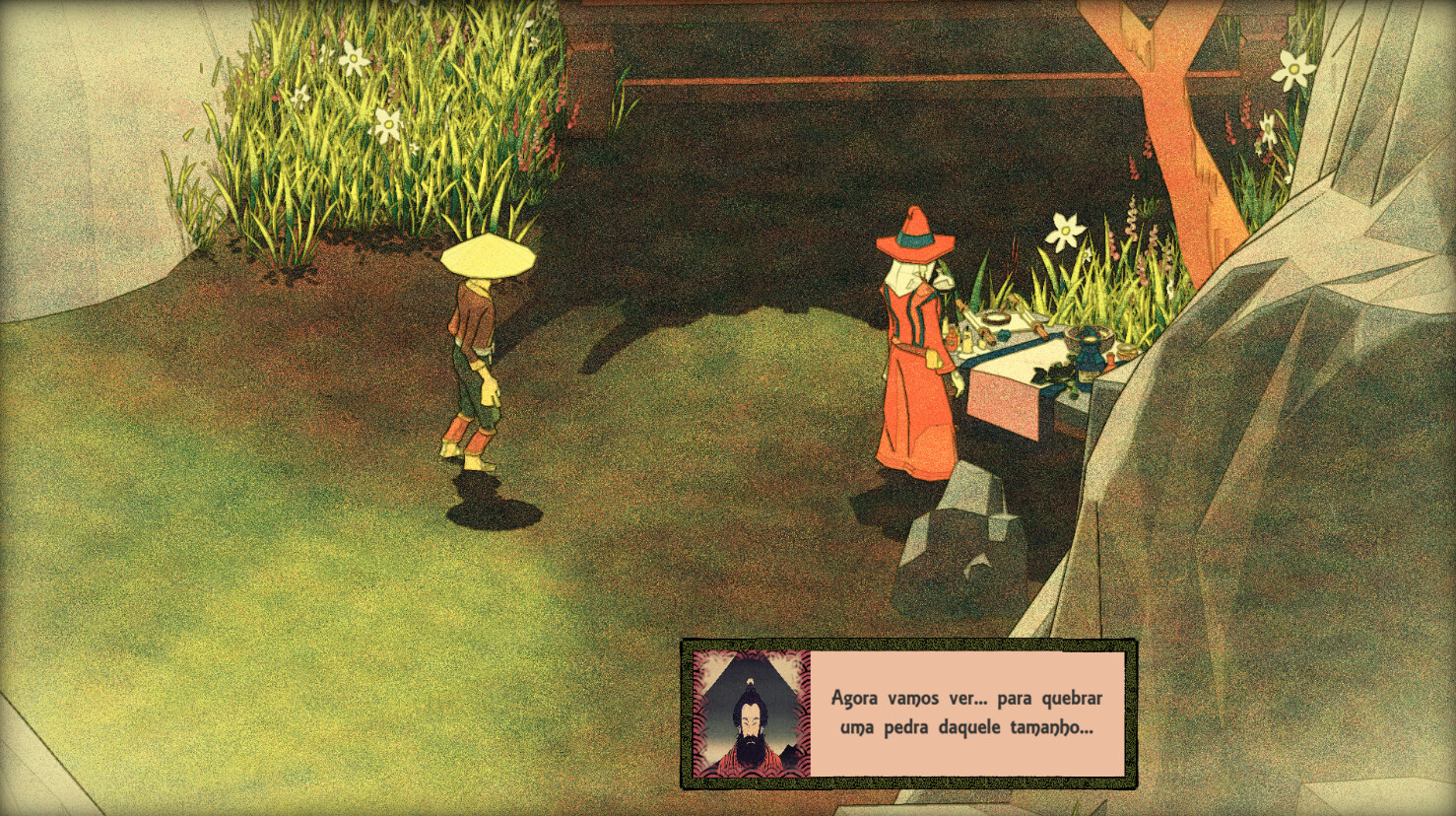
Task: Click the wizard's pointed red hat
Action: (913, 237)
